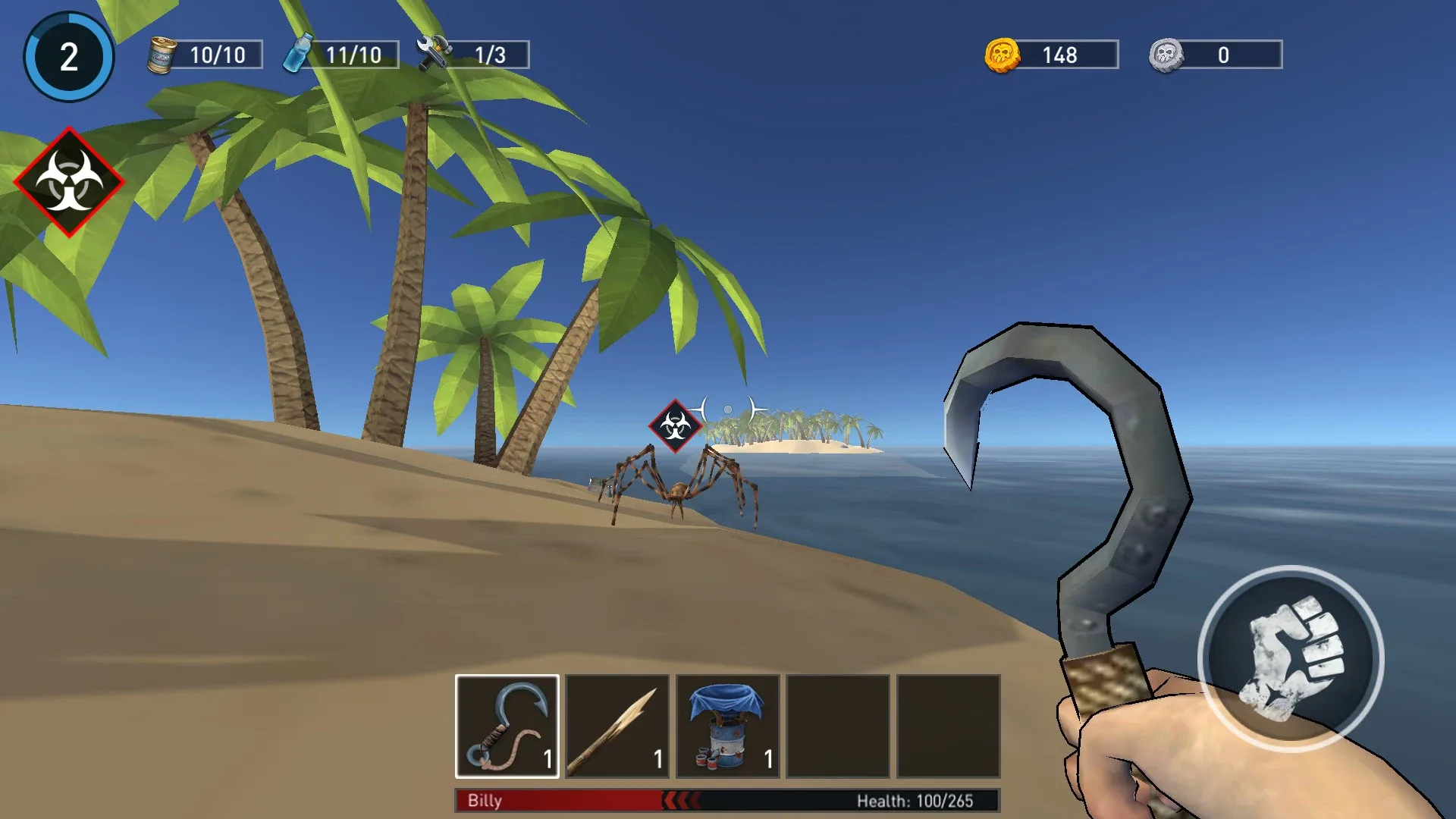Click the level 2 circular indicator
1456x819 pixels.
point(69,56)
